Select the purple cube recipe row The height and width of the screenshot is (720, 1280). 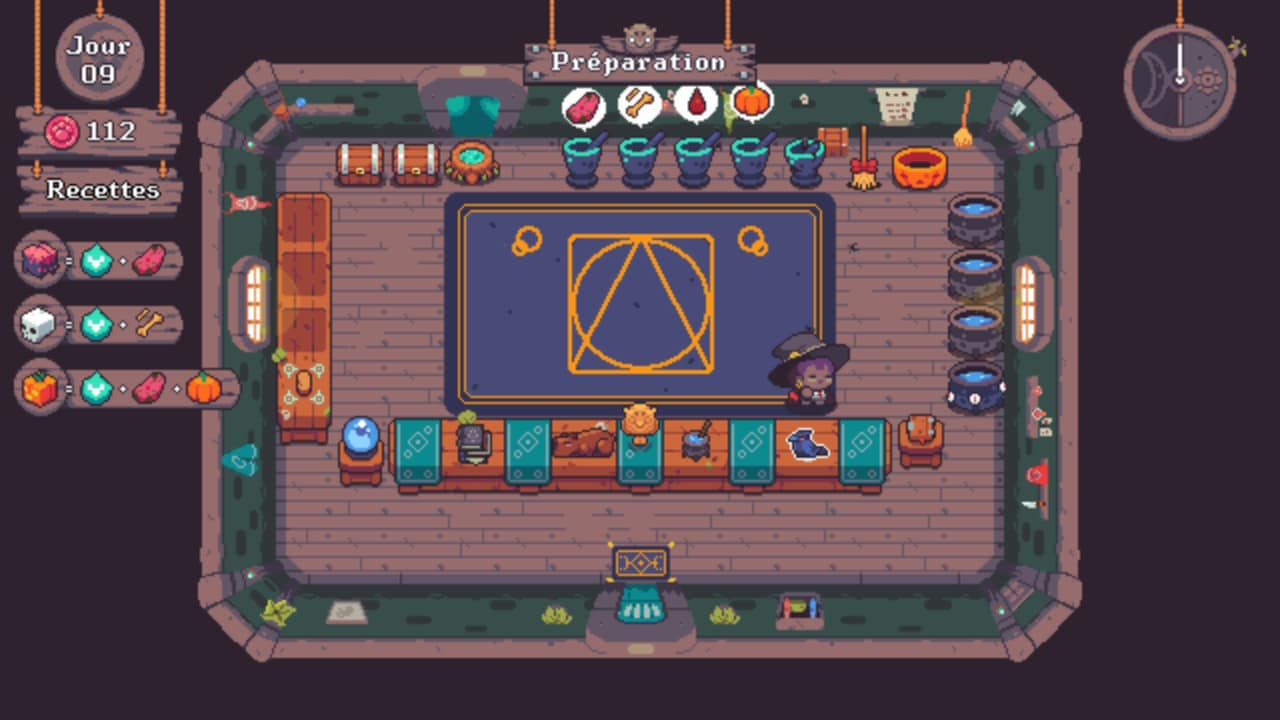pyautogui.click(x=100, y=261)
